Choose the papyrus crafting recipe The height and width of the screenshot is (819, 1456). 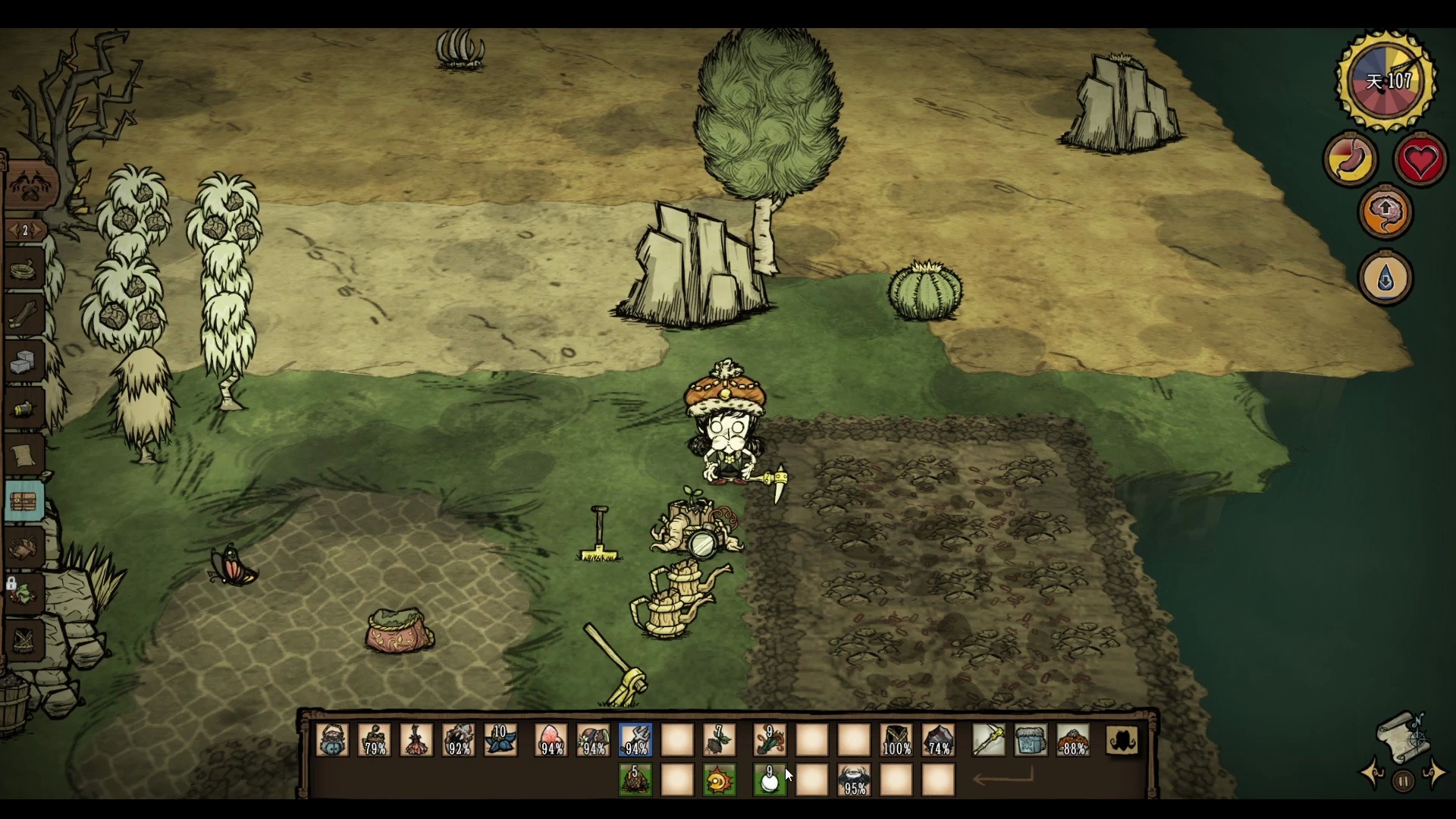(x=24, y=455)
